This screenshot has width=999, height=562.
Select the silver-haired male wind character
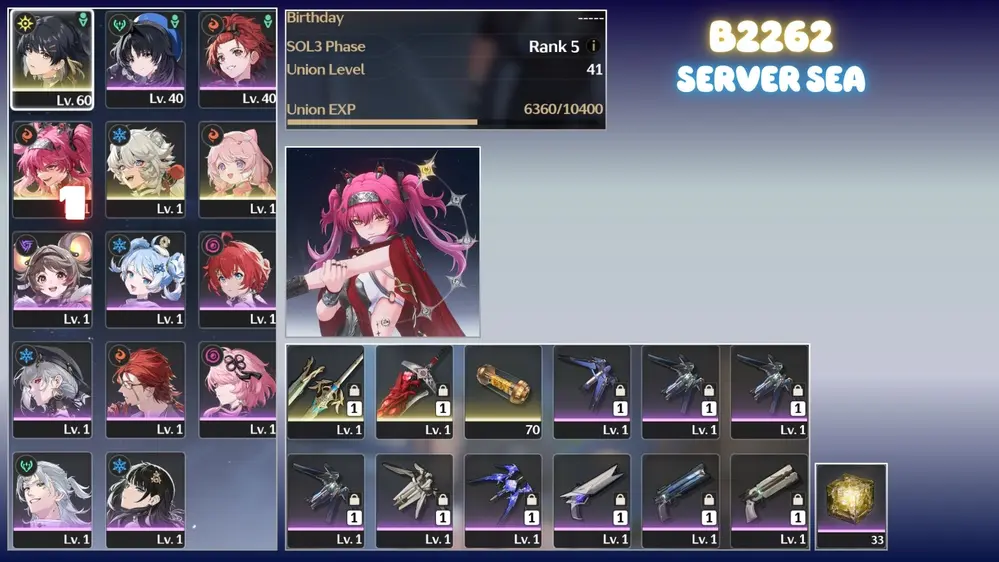52,499
